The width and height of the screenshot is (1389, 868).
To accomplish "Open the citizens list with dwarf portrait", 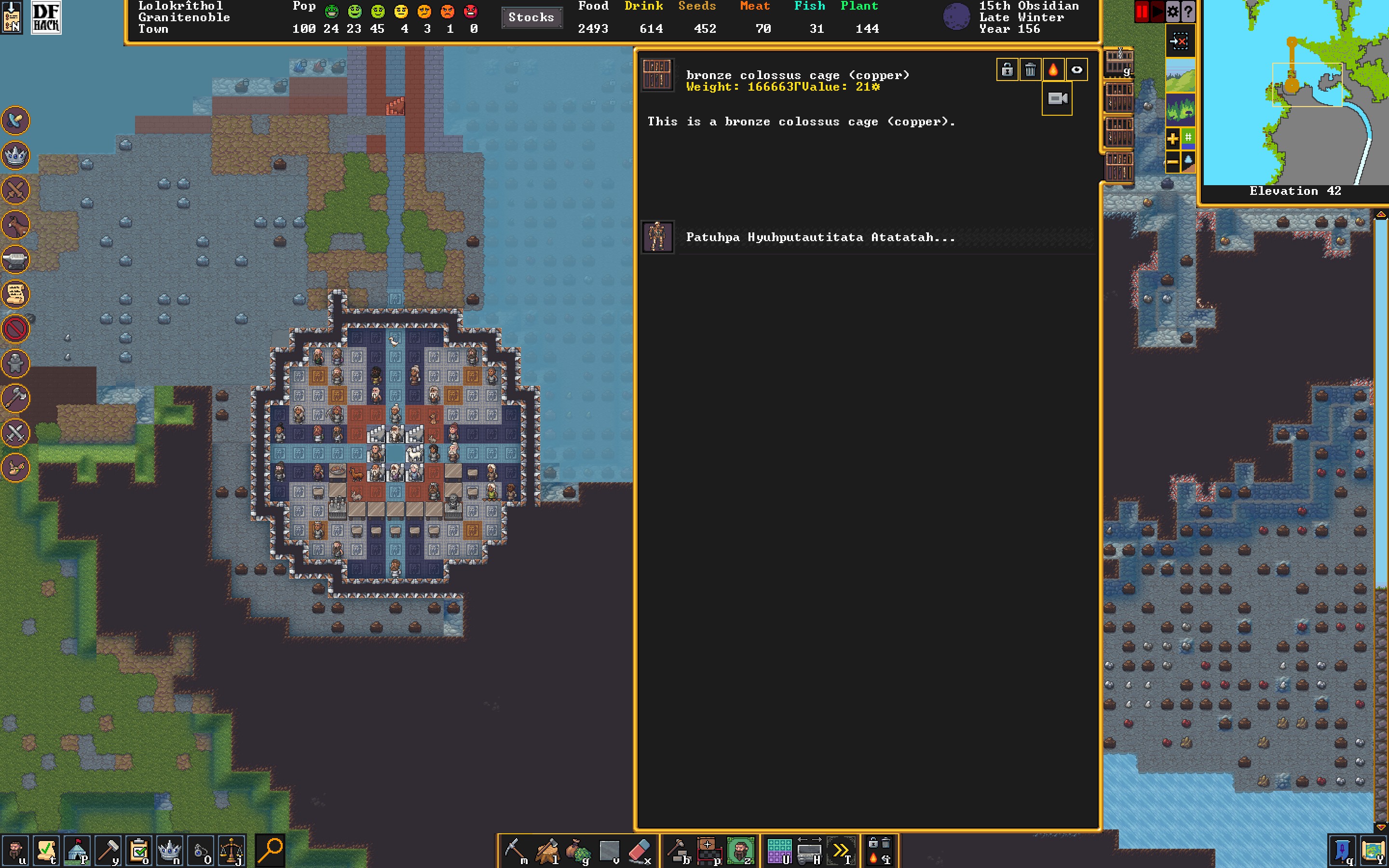I will pos(15,850).
